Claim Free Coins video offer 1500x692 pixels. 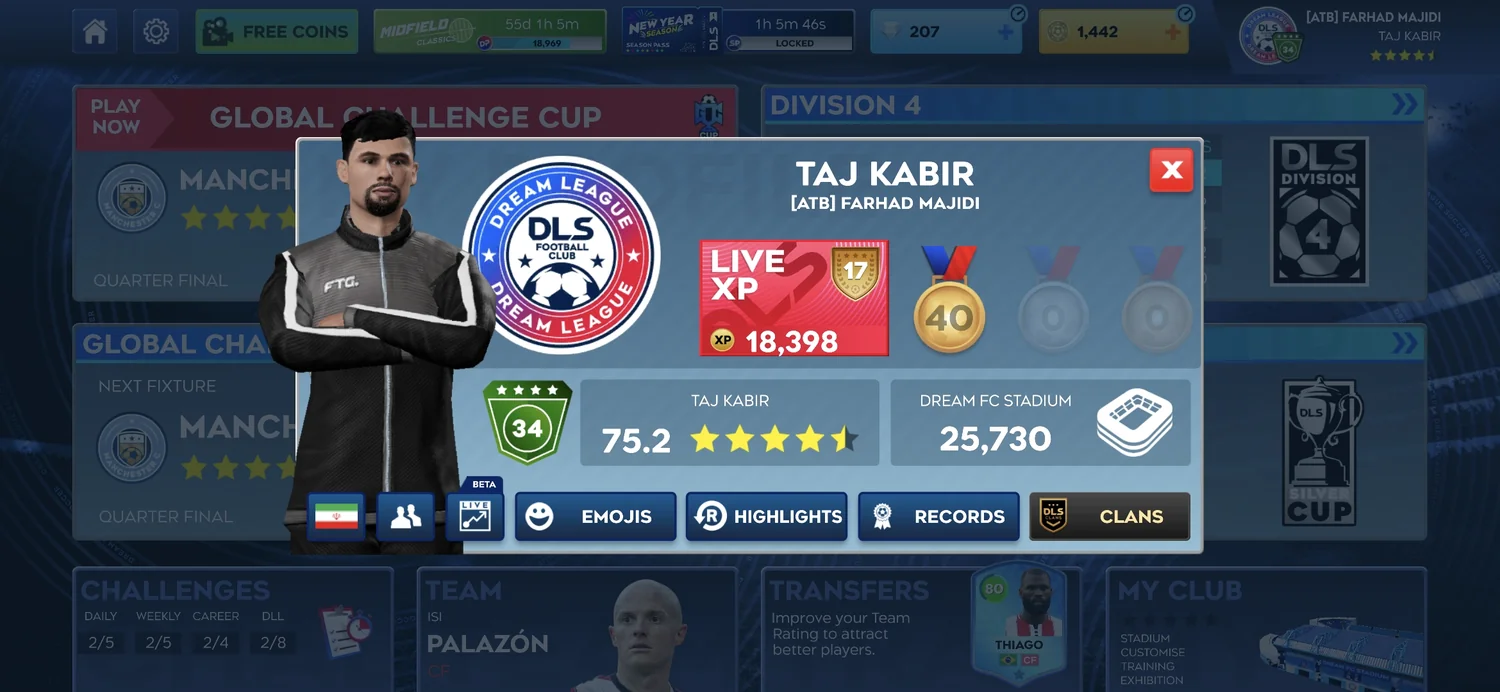(277, 32)
